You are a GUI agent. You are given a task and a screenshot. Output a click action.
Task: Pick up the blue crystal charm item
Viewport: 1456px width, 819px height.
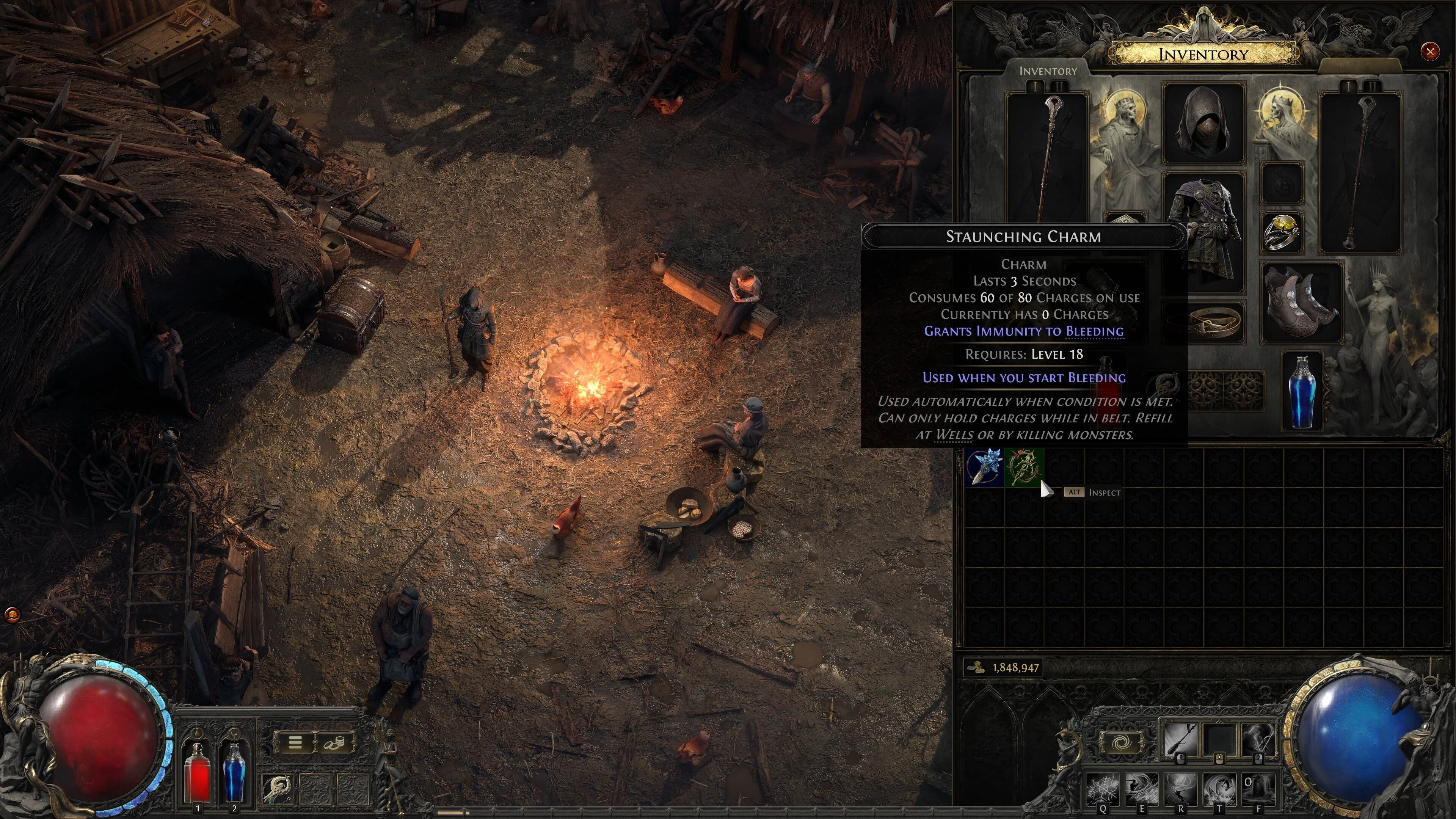[x=984, y=467]
